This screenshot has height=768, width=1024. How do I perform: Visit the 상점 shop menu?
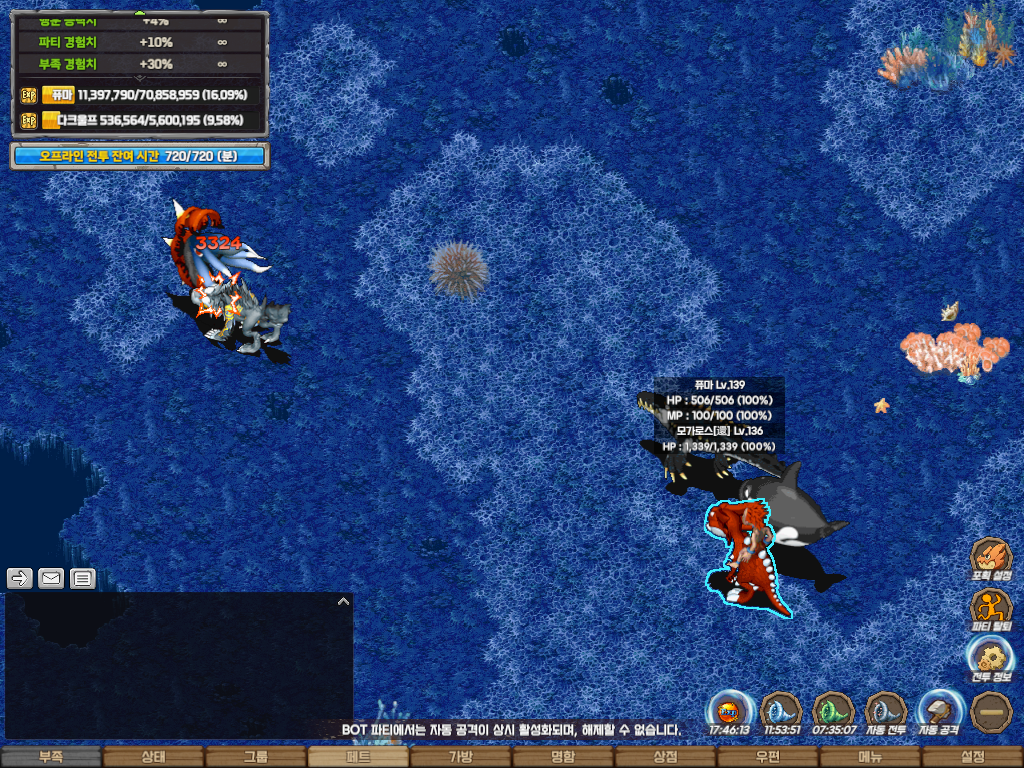tap(665, 757)
